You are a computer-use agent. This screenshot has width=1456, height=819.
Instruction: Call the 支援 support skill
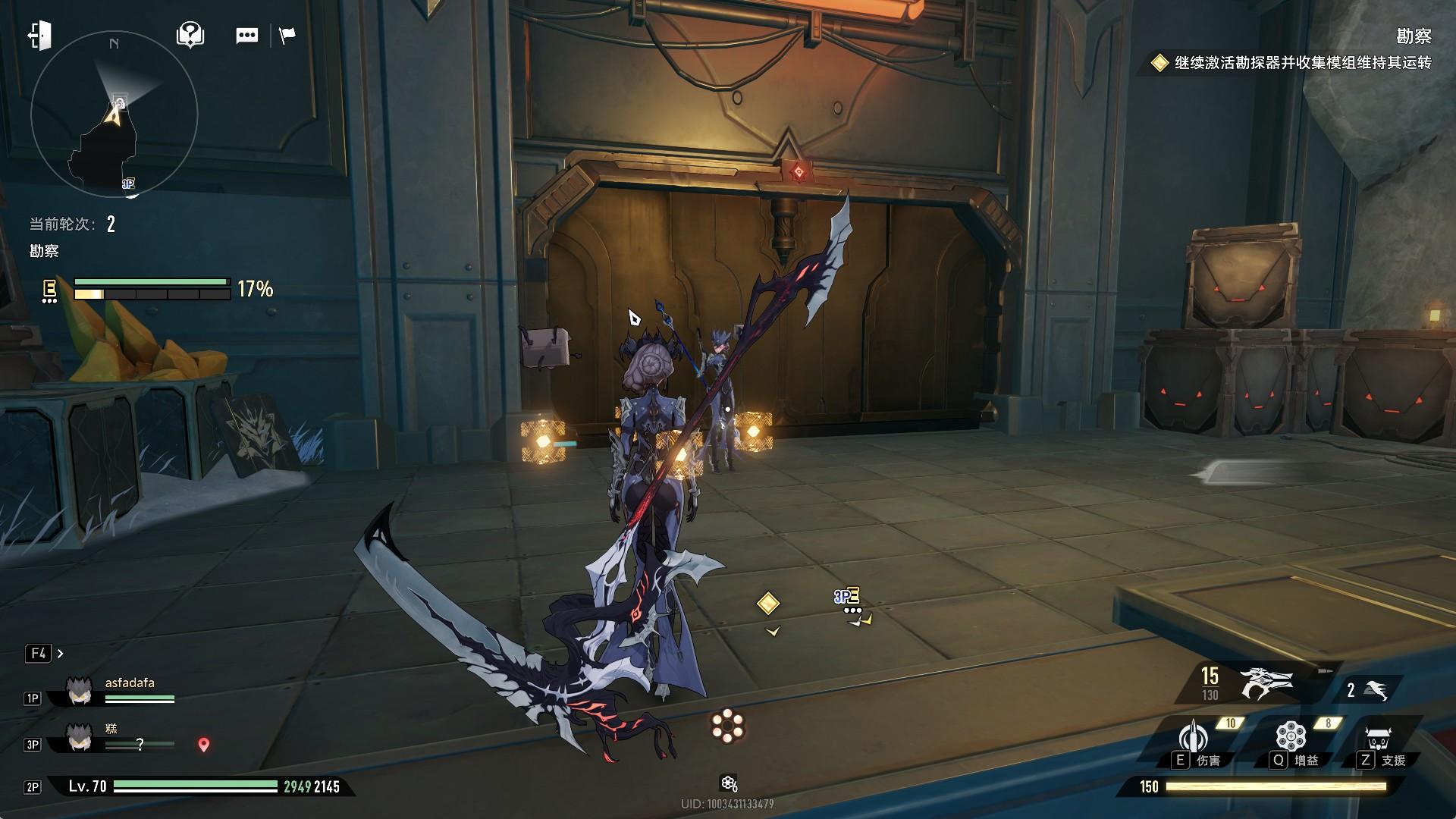[x=1379, y=740]
